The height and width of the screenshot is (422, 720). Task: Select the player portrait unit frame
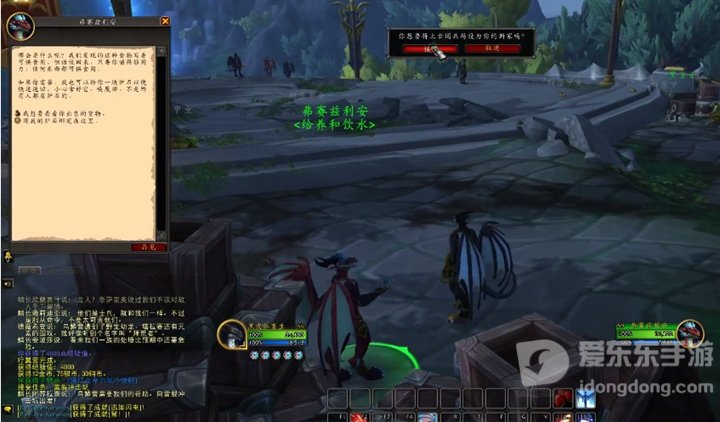click(x=233, y=333)
